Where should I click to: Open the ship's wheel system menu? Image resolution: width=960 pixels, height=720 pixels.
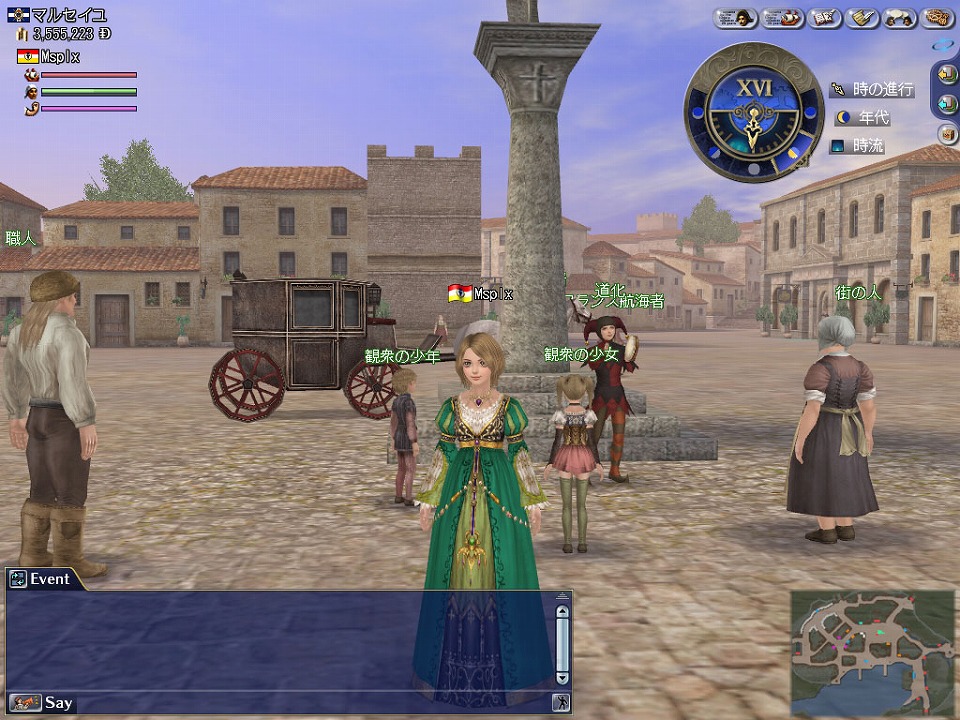(x=937, y=17)
